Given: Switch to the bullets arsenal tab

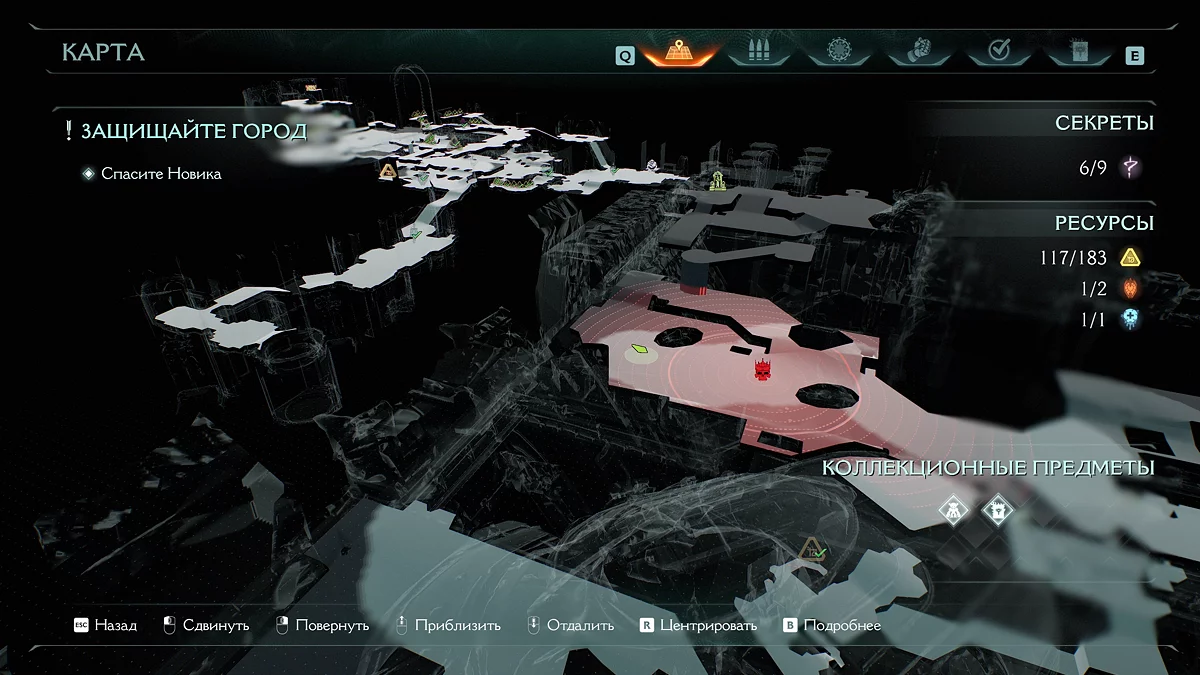Looking at the screenshot, I should click(757, 52).
